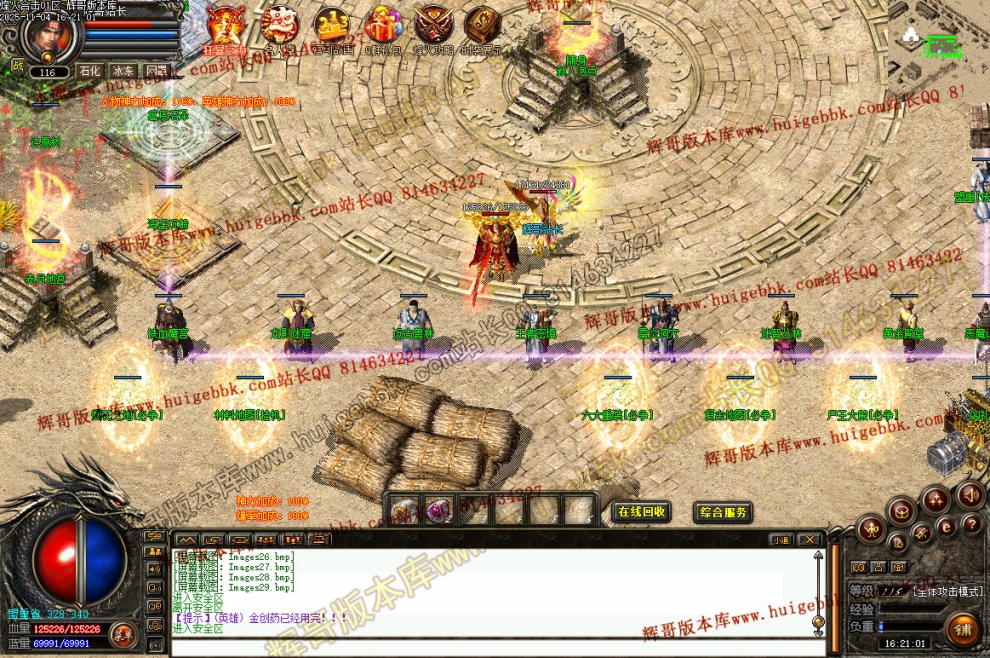Click the chat text input line
This screenshot has width=990, height=658.
pos(490,645)
